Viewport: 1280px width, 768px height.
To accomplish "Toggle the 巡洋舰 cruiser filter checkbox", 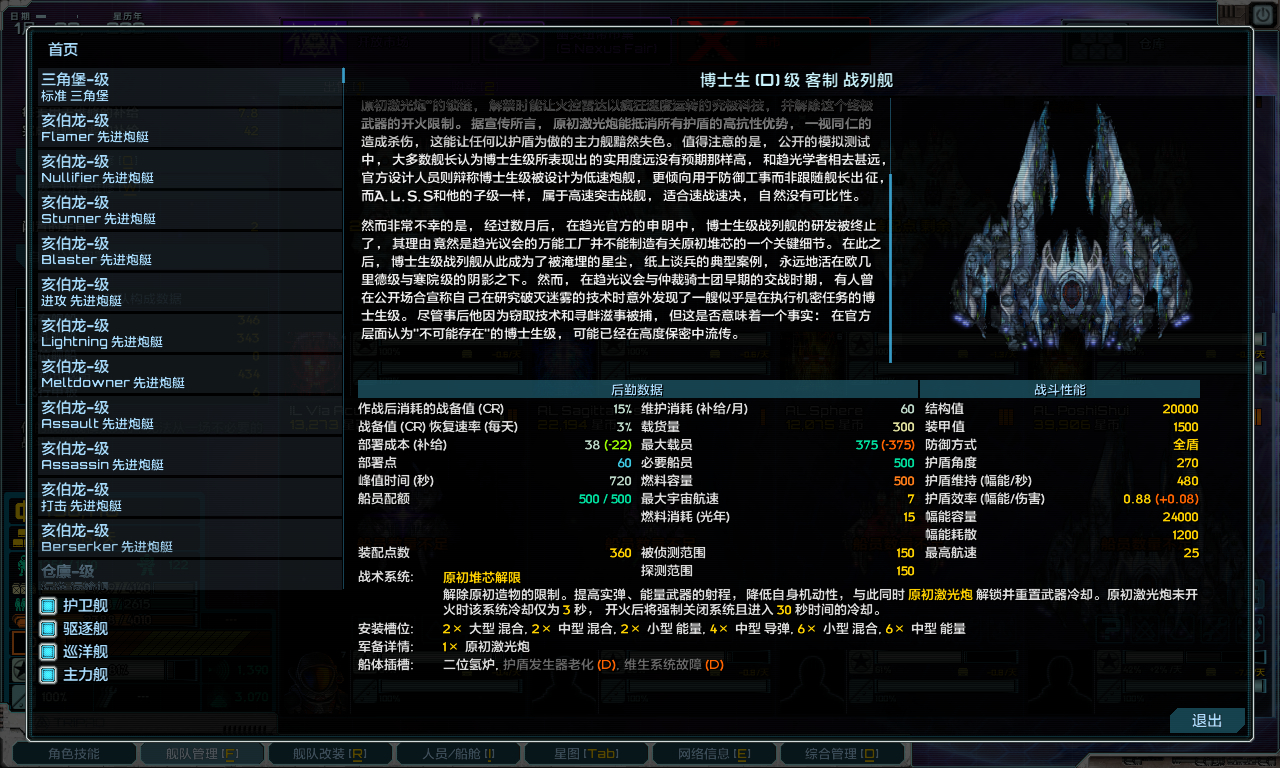I will click(x=46, y=652).
